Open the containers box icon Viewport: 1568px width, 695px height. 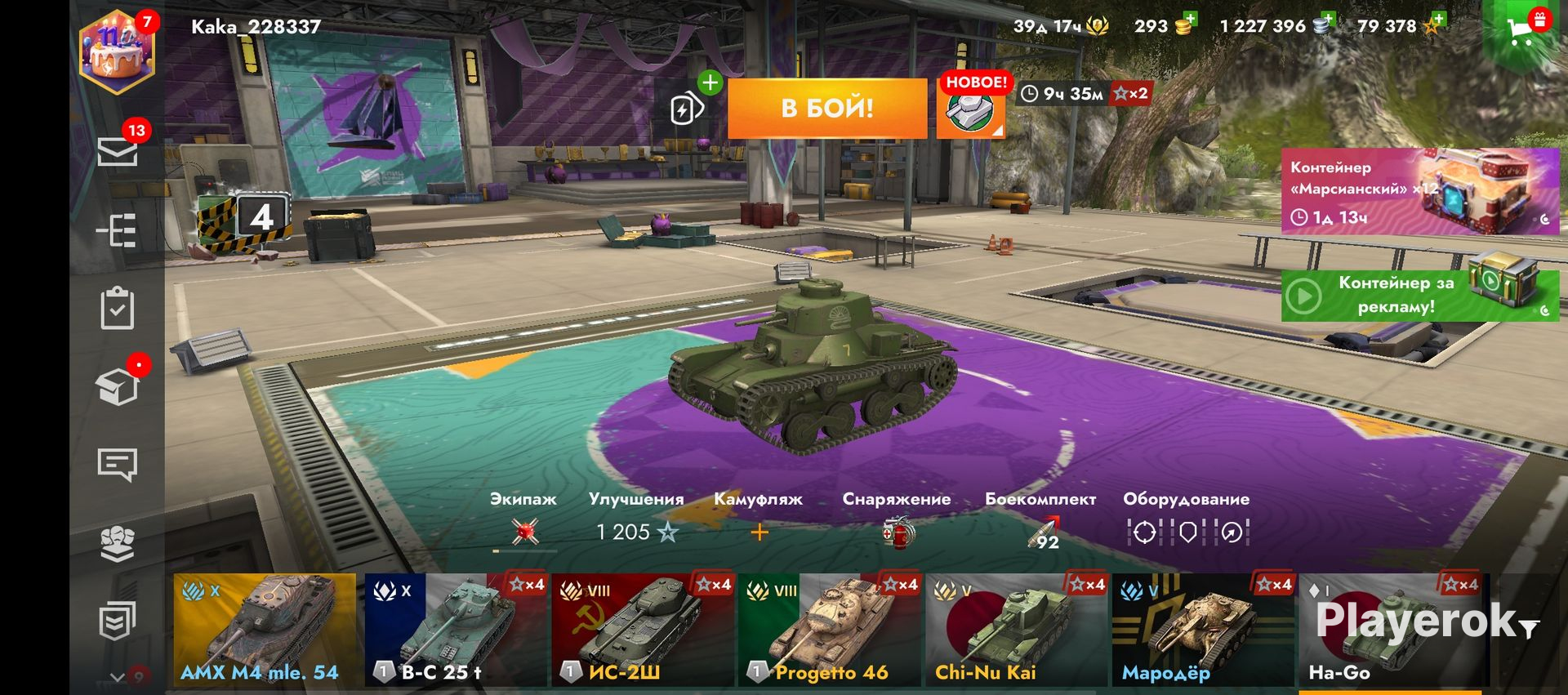tap(118, 386)
